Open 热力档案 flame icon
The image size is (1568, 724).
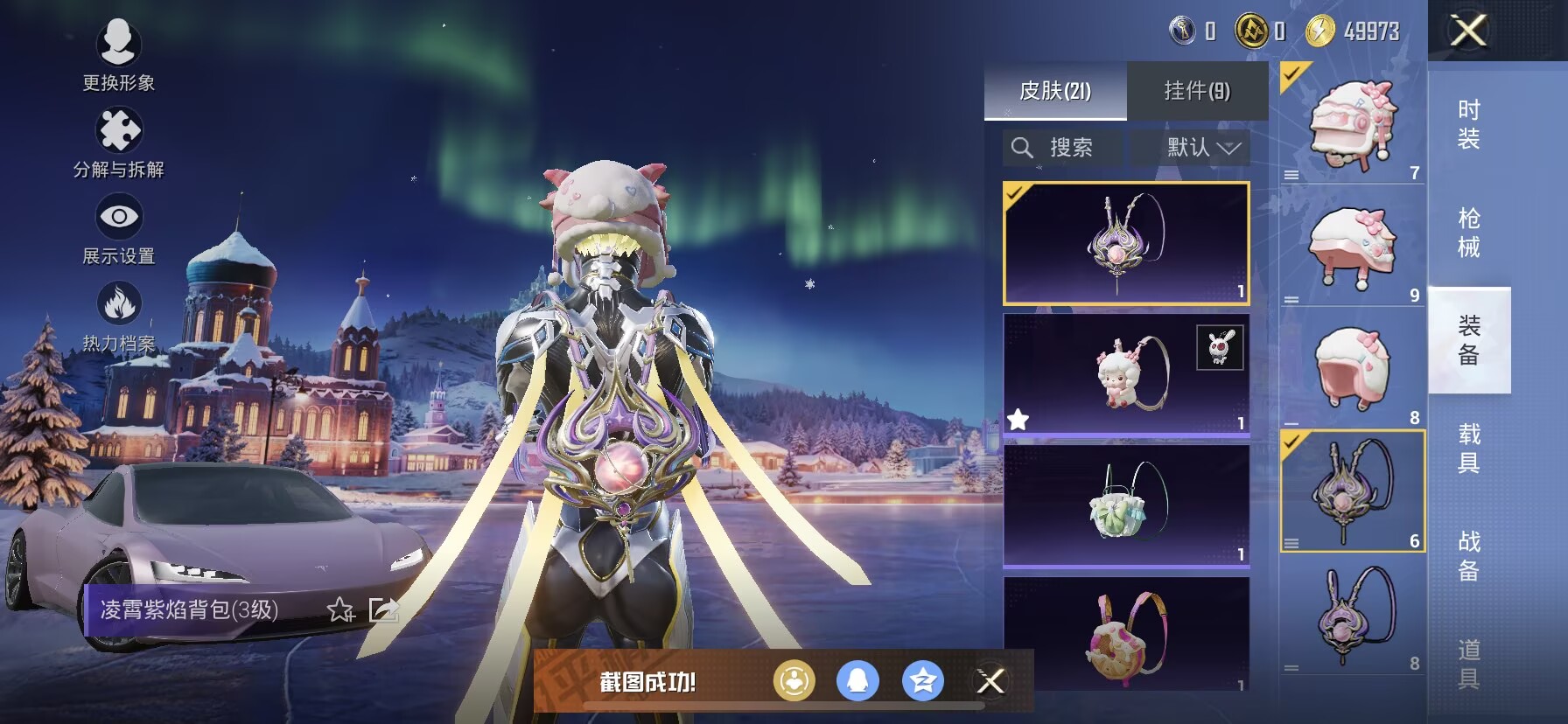[x=118, y=315]
